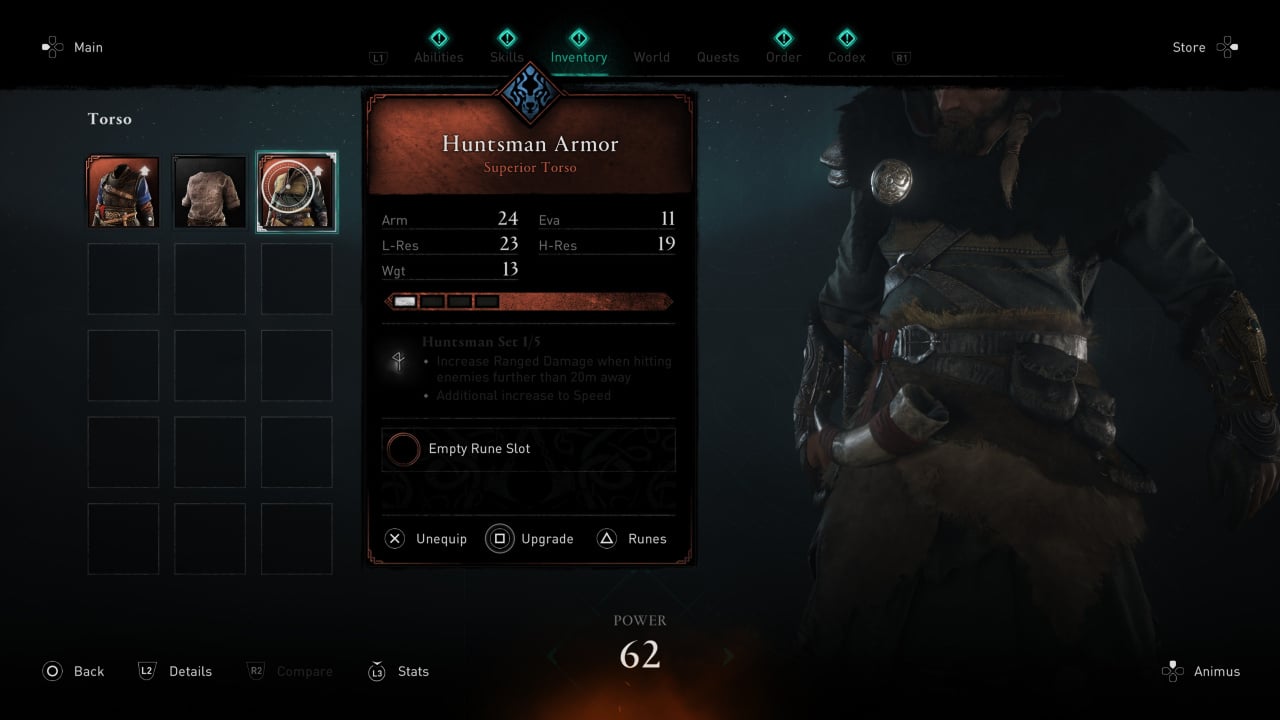Open the Runes option
1280x720 pixels.
[632, 539]
